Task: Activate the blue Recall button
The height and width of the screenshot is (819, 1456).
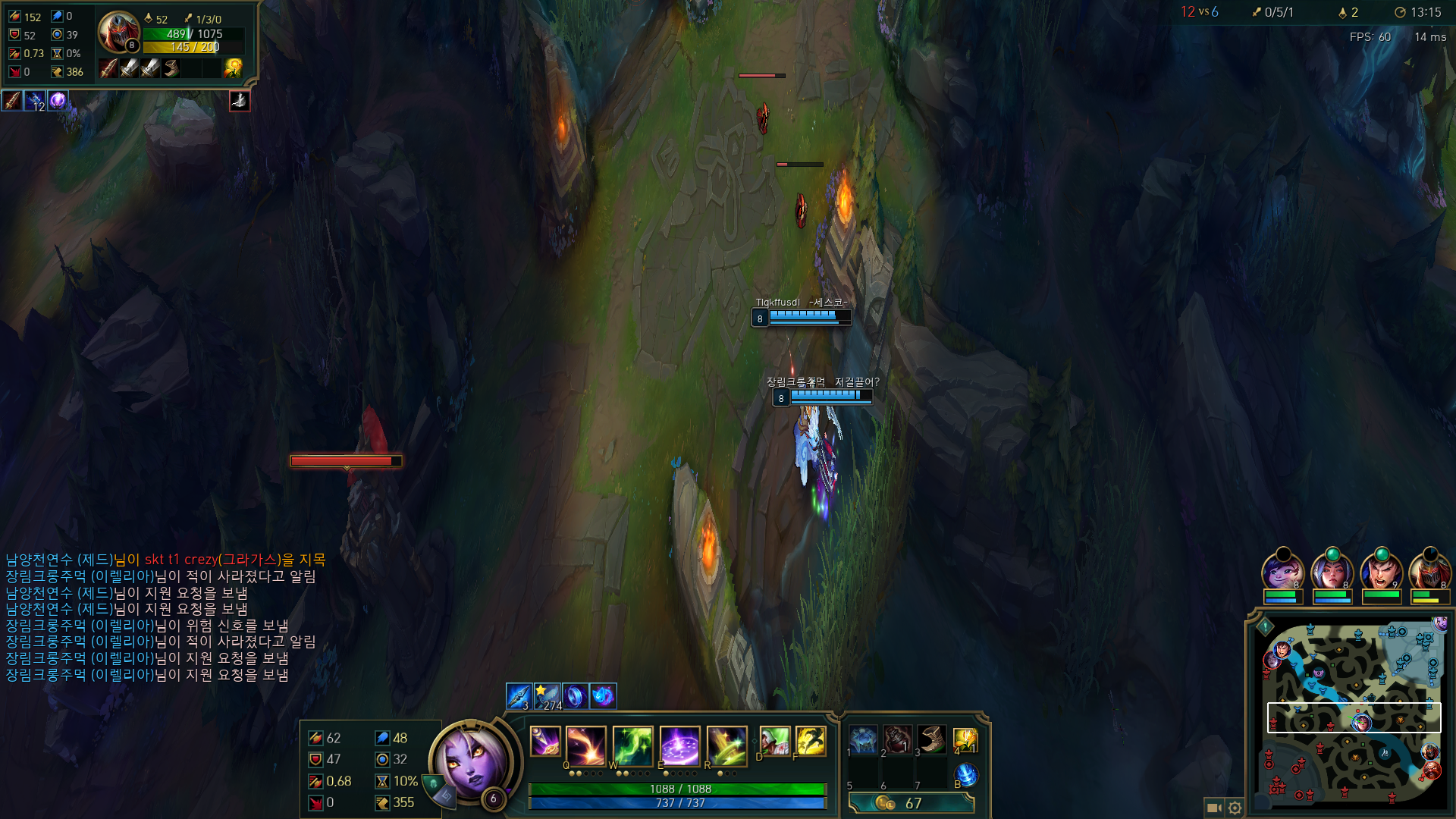Action: tap(965, 775)
